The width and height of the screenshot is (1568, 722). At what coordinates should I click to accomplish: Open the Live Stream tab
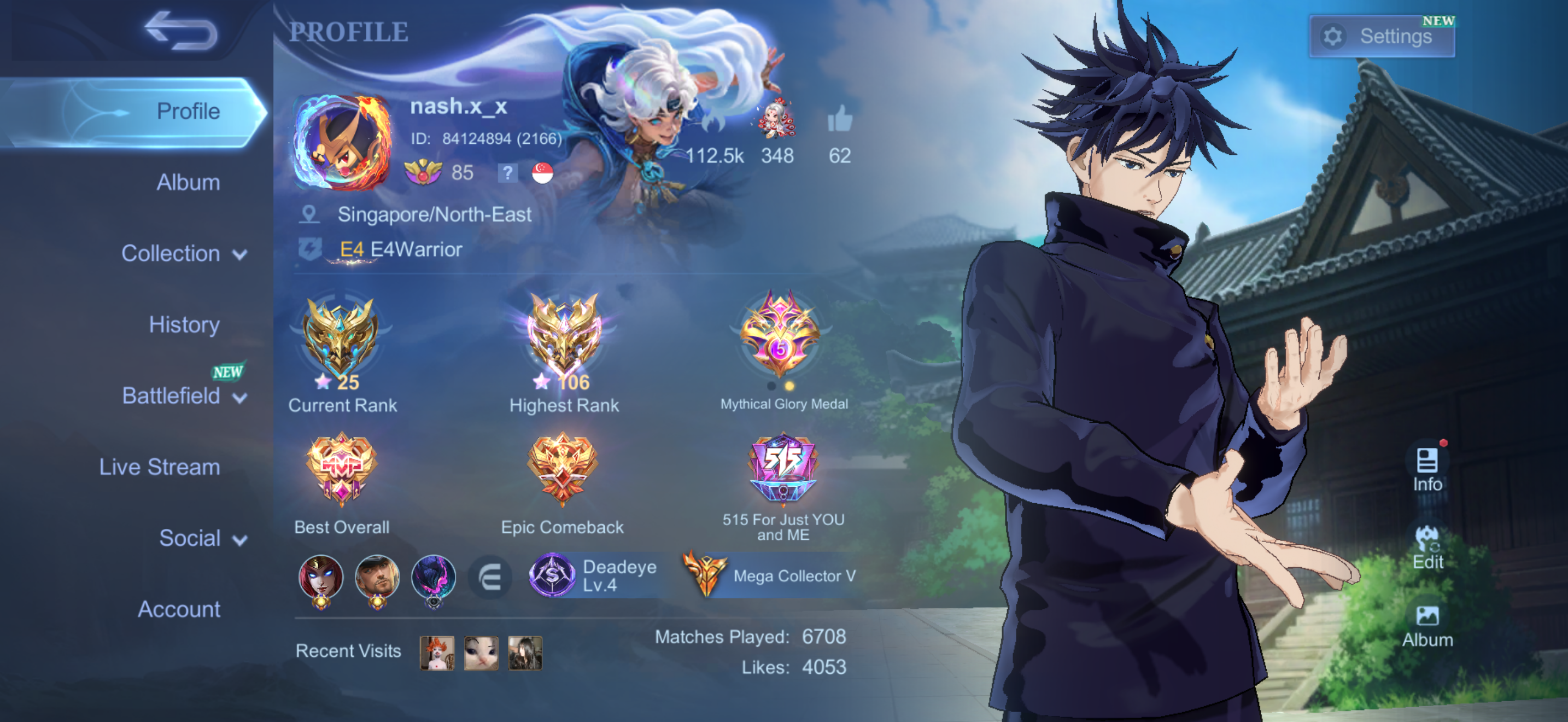(x=160, y=467)
